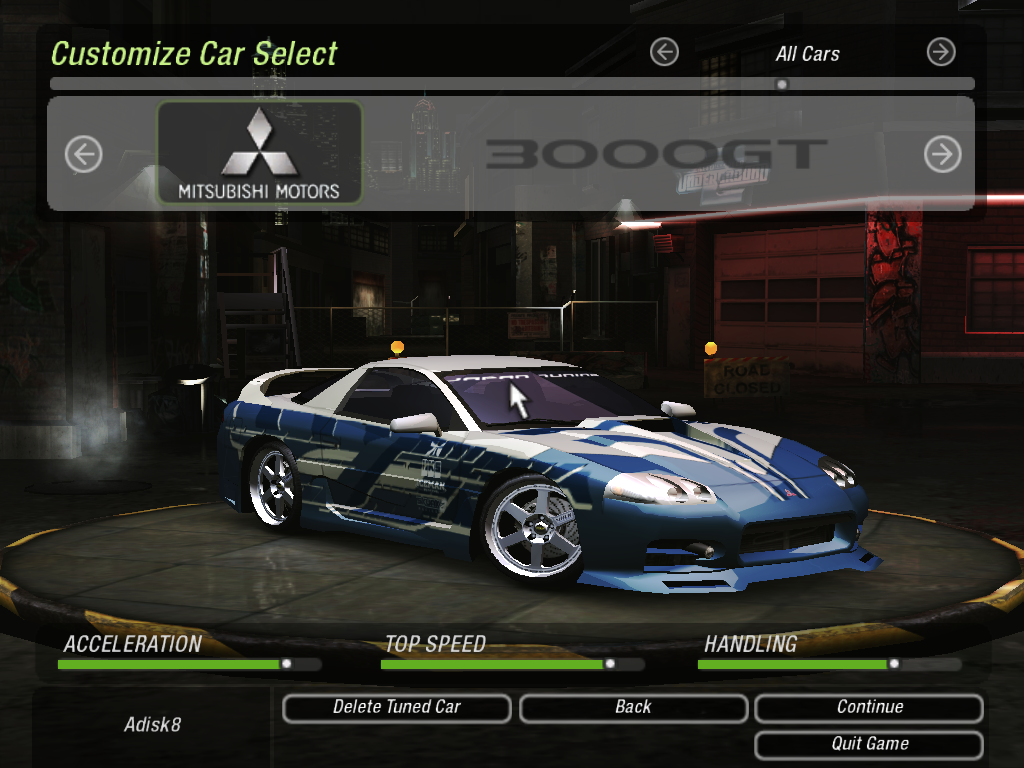The height and width of the screenshot is (768, 1024).
Task: Go back with the Back button
Action: point(633,708)
